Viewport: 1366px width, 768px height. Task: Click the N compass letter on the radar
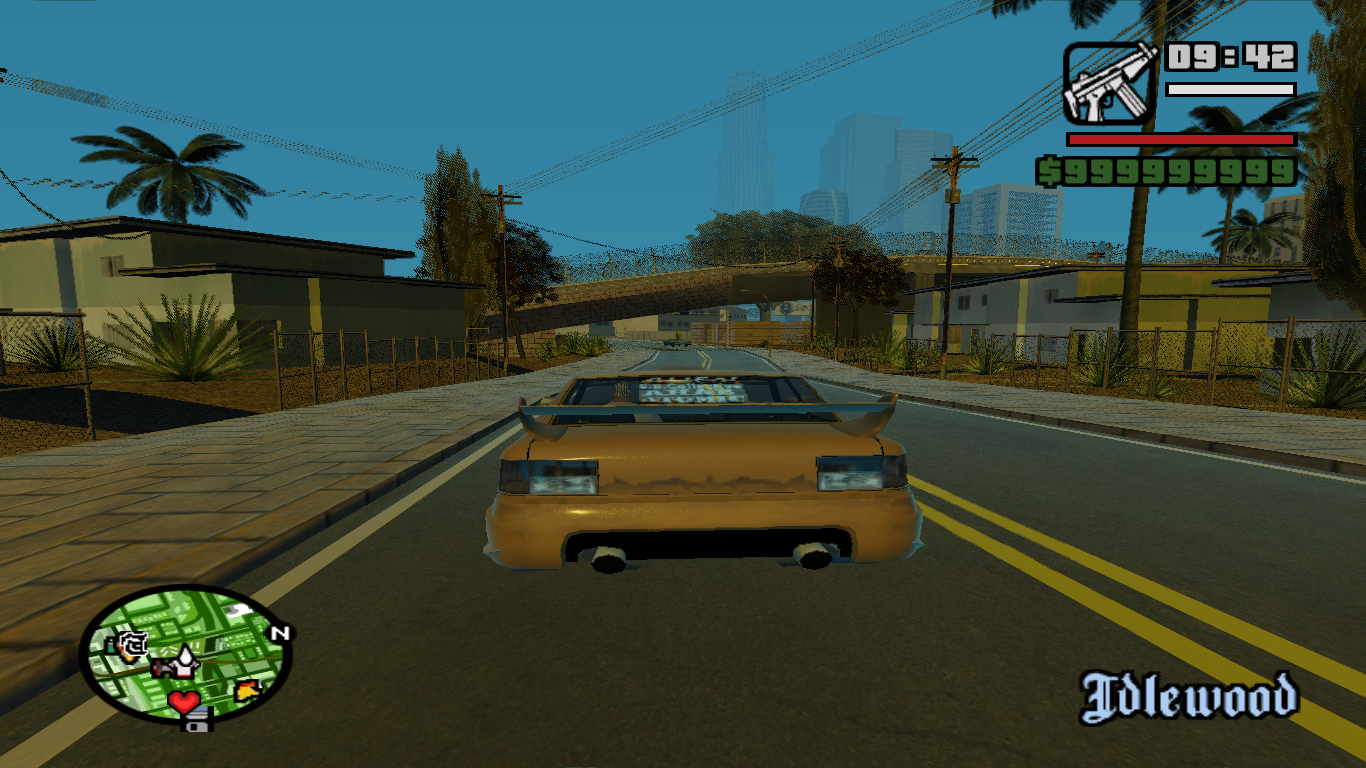pos(281,633)
